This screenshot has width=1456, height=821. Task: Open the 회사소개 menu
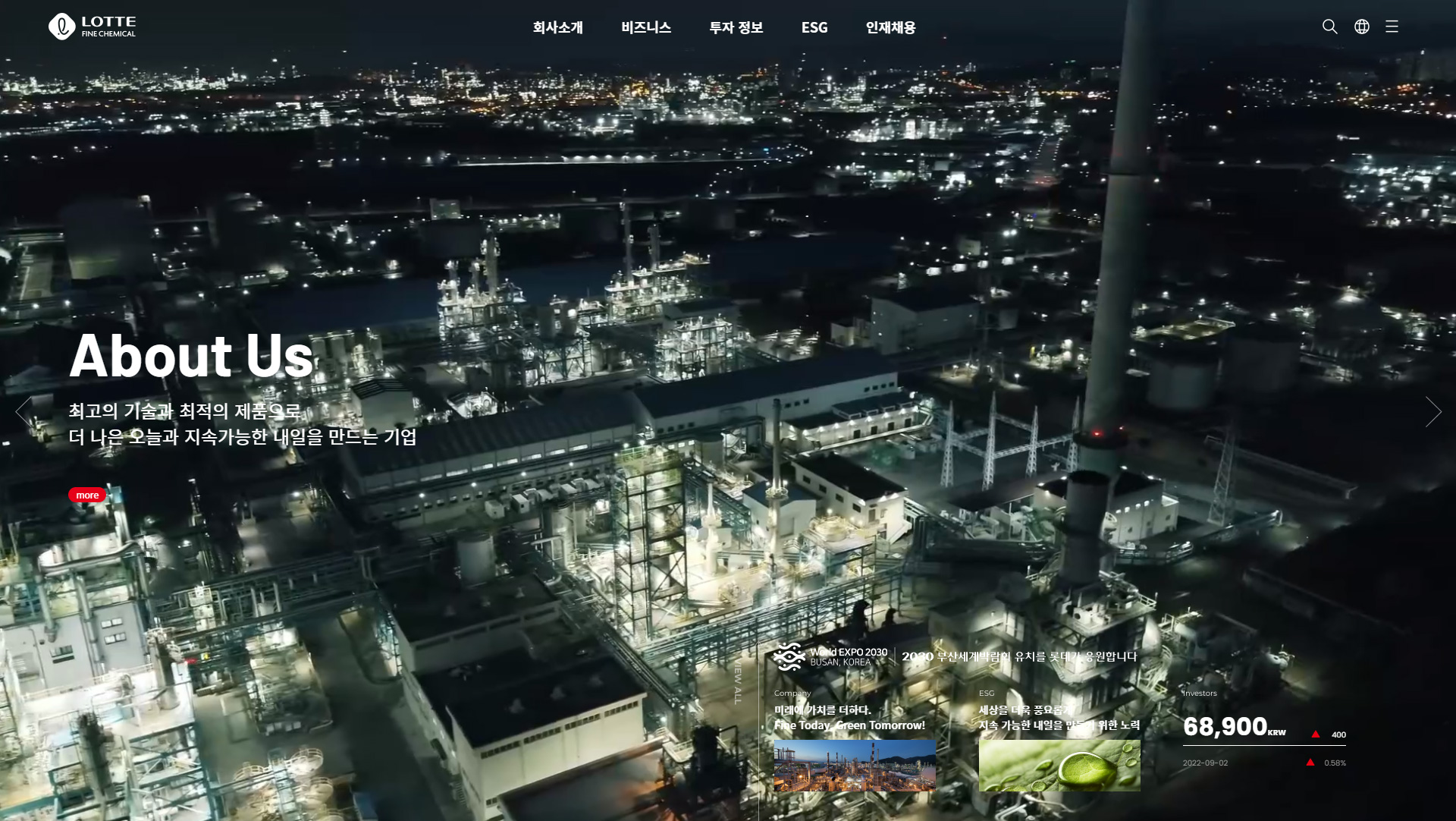click(557, 27)
